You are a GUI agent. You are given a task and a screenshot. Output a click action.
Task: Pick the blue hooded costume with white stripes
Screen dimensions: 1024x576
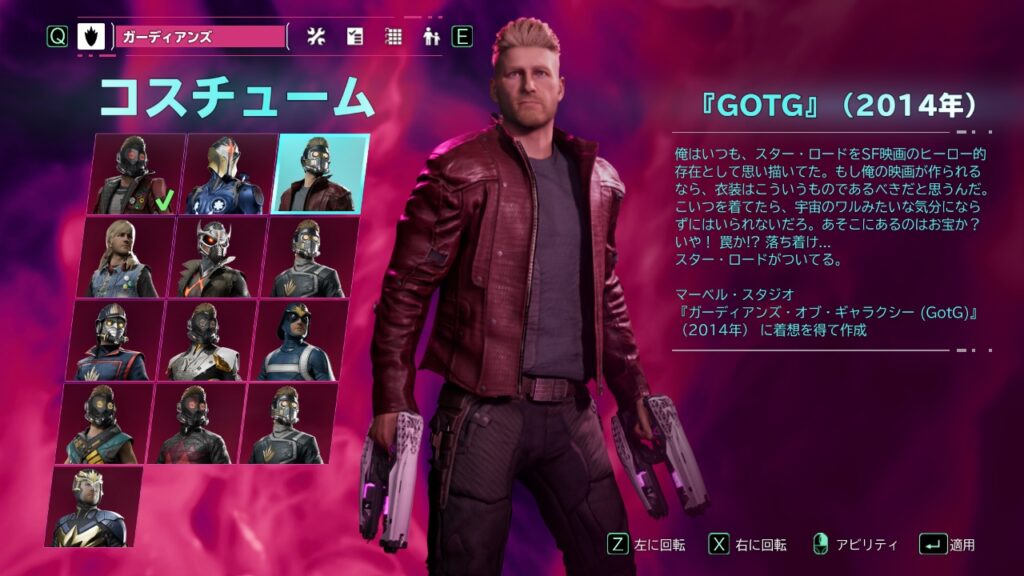click(296, 340)
